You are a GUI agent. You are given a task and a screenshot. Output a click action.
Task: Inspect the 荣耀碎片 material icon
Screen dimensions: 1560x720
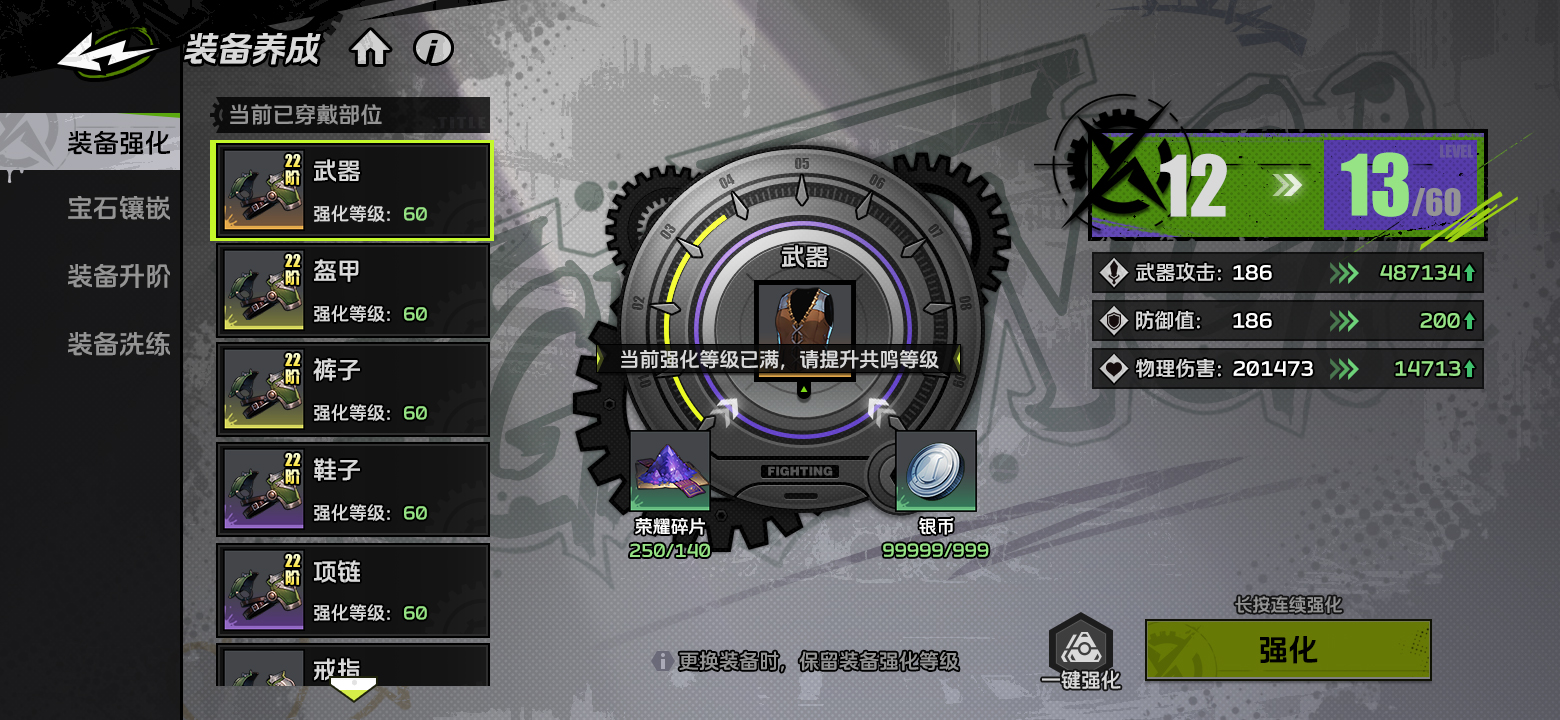click(x=670, y=471)
